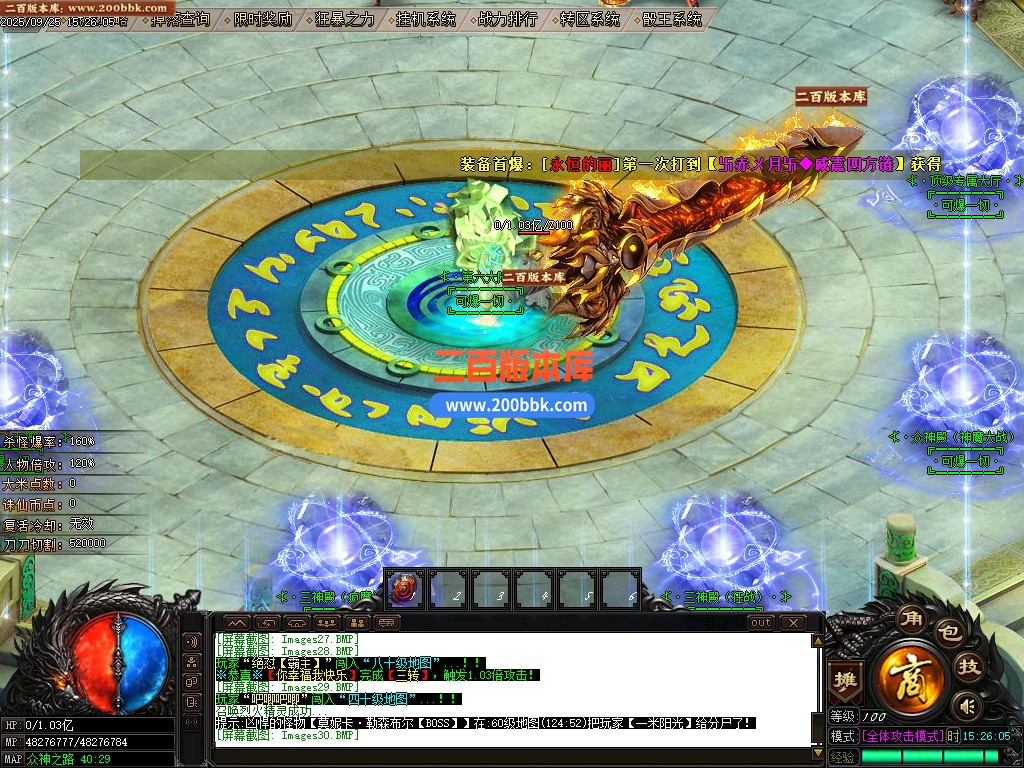
Task: Open the 战力排行 ranking menu
Action: [x=508, y=19]
